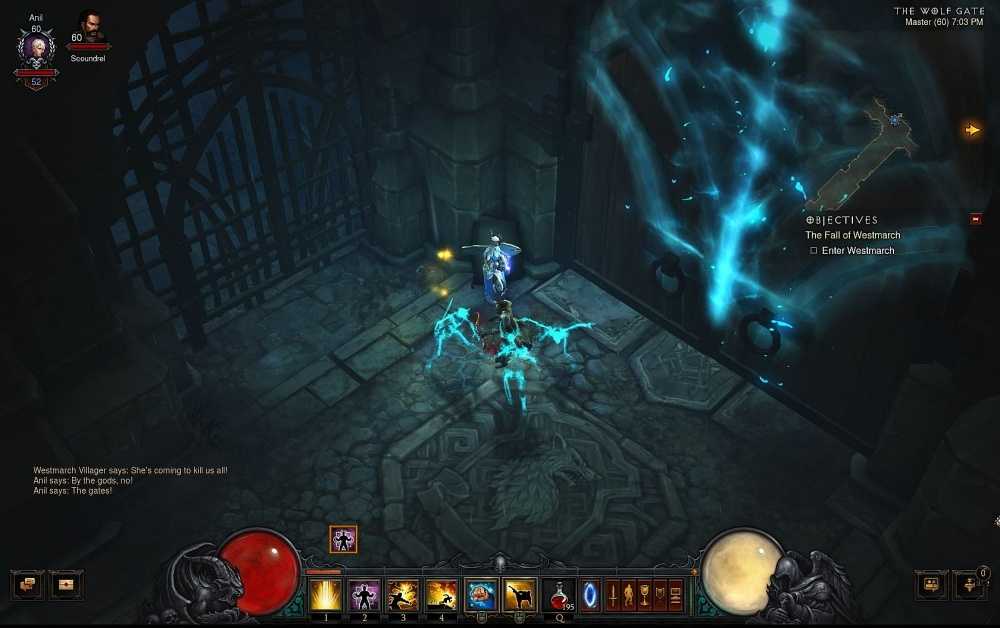Open the blue town portal
1000x628 pixels.
[x=590, y=595]
